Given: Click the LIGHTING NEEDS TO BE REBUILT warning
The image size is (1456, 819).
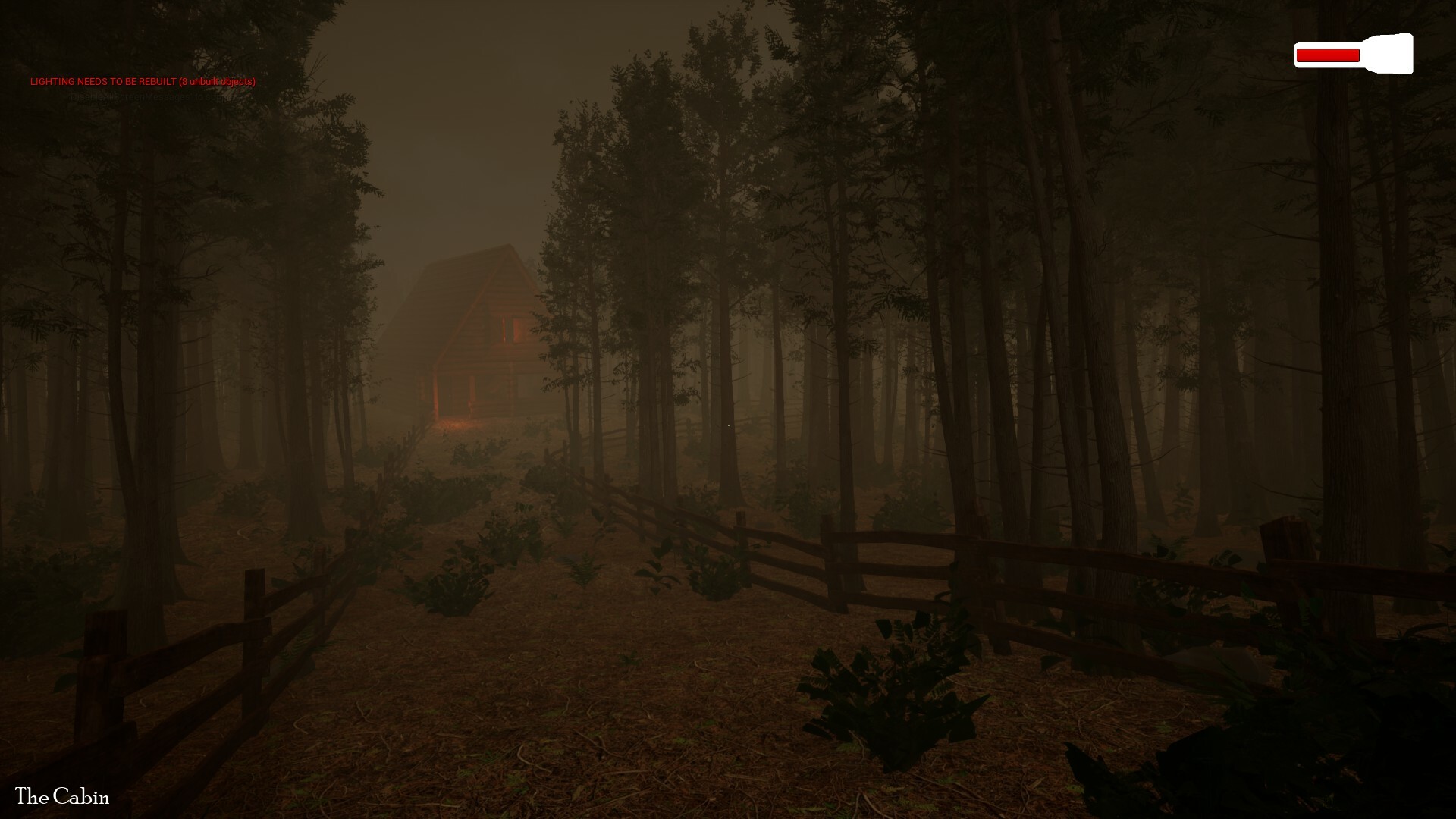Looking at the screenshot, I should pyautogui.click(x=143, y=80).
